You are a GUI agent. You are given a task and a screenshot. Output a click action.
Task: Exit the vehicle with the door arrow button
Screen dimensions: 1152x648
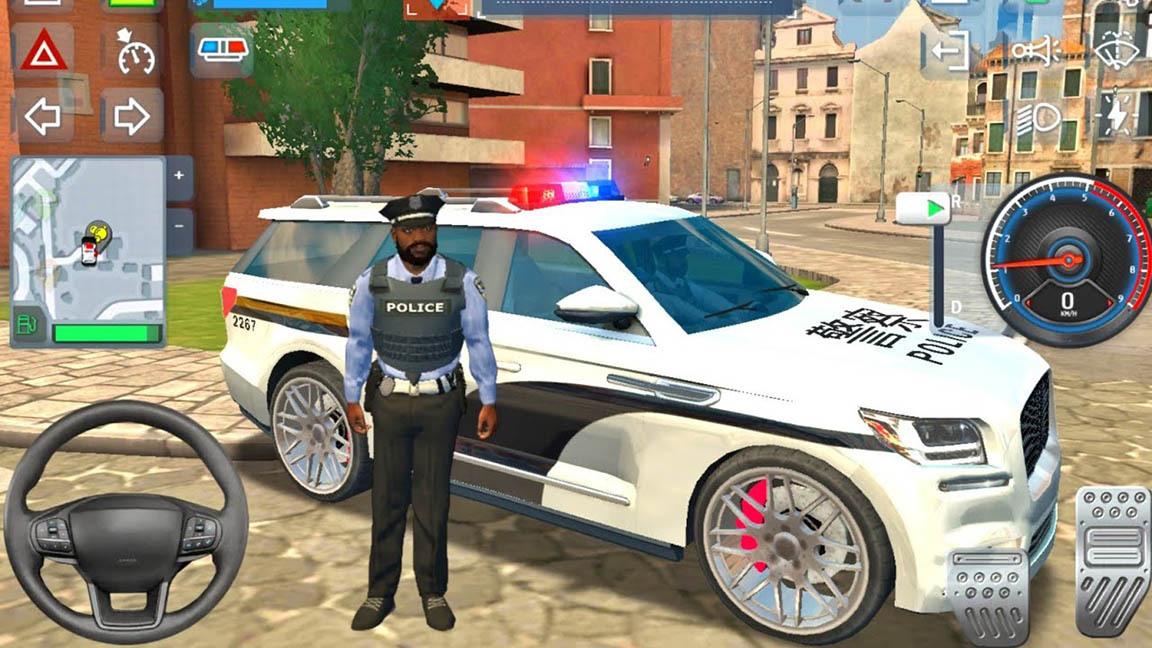click(946, 50)
